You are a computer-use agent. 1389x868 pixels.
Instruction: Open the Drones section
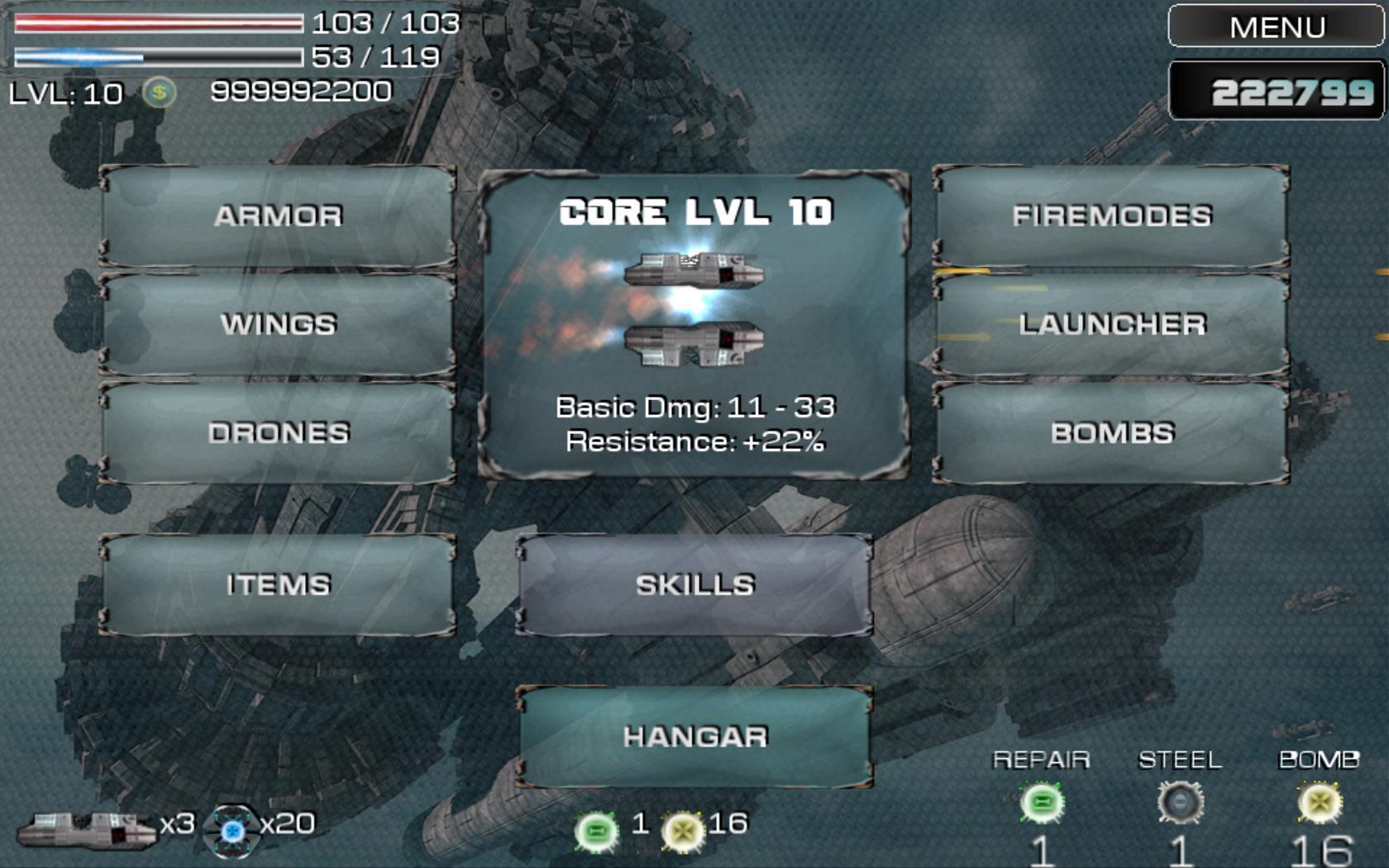pyautogui.click(x=278, y=432)
